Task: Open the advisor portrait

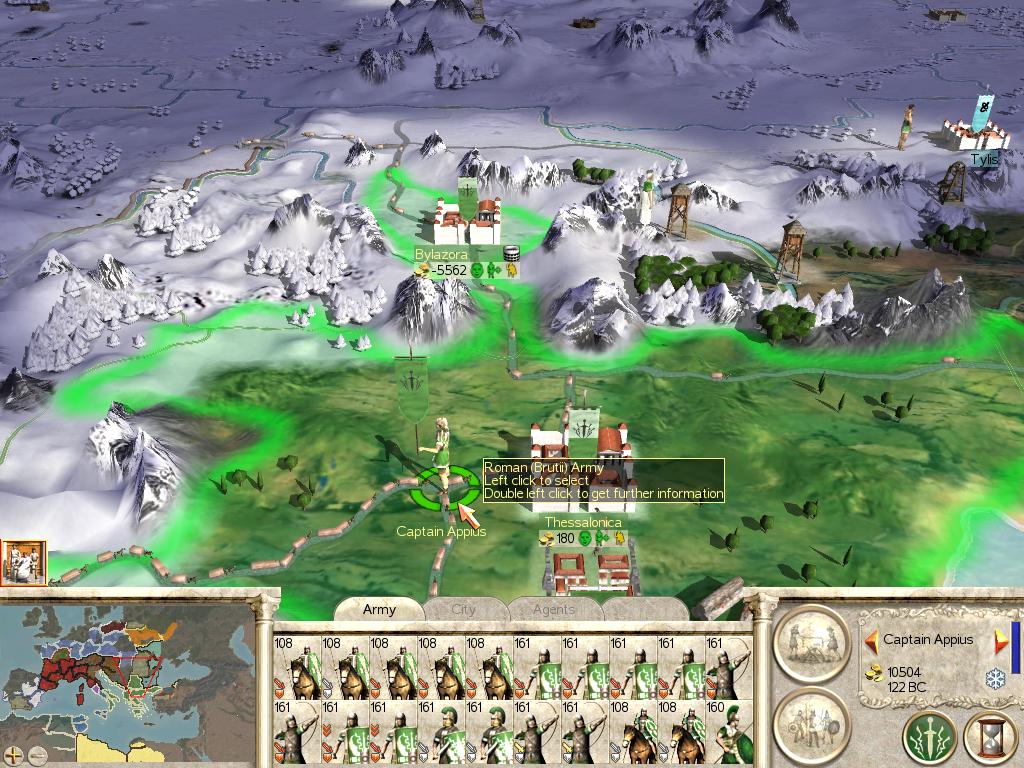Action: tap(24, 563)
